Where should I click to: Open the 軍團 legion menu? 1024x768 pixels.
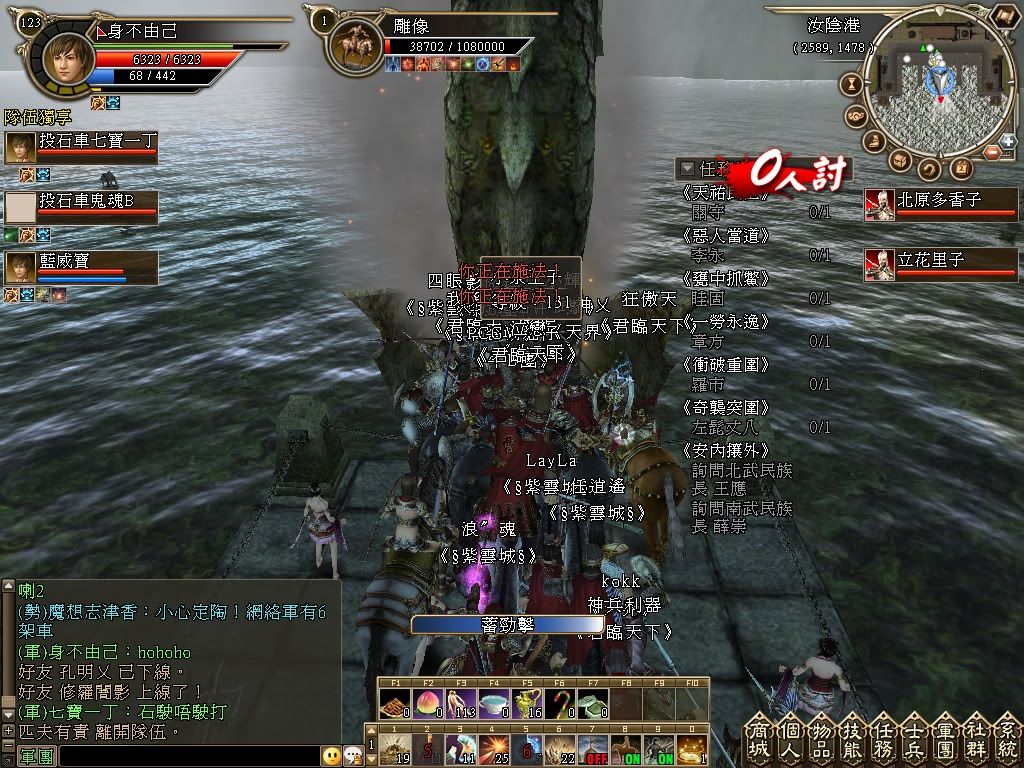tap(947, 738)
